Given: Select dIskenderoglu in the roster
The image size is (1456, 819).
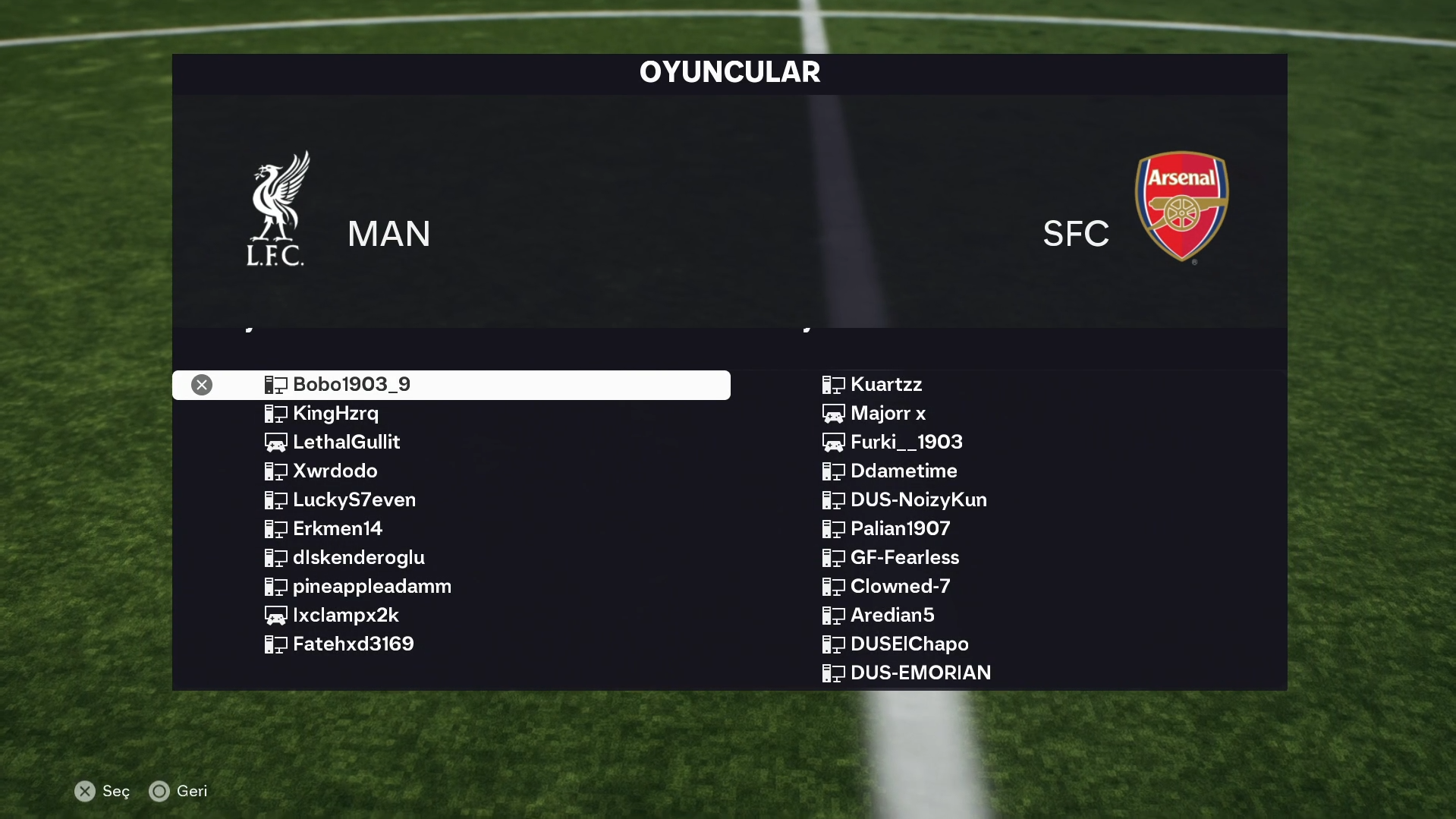Looking at the screenshot, I should [358, 558].
